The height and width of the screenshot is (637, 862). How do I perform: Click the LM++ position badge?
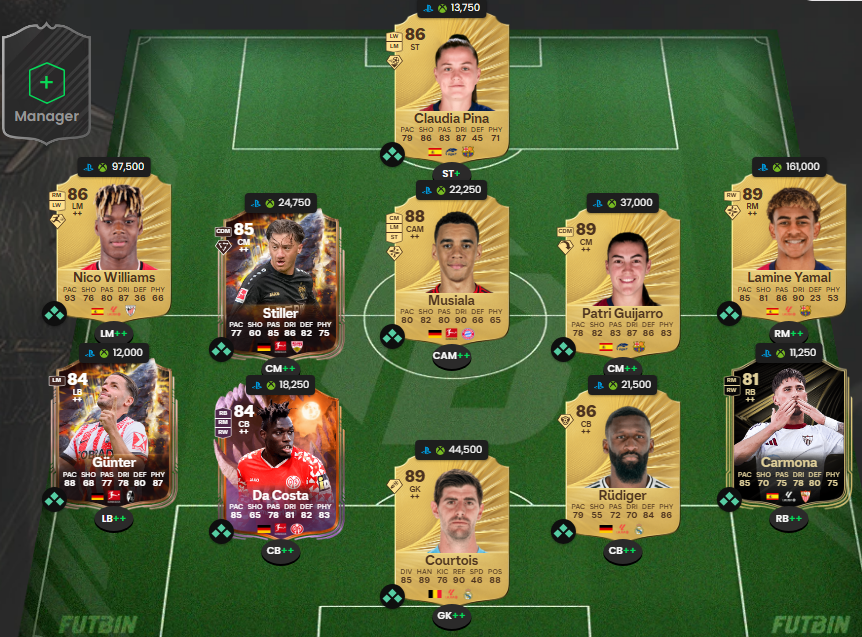pos(114,333)
